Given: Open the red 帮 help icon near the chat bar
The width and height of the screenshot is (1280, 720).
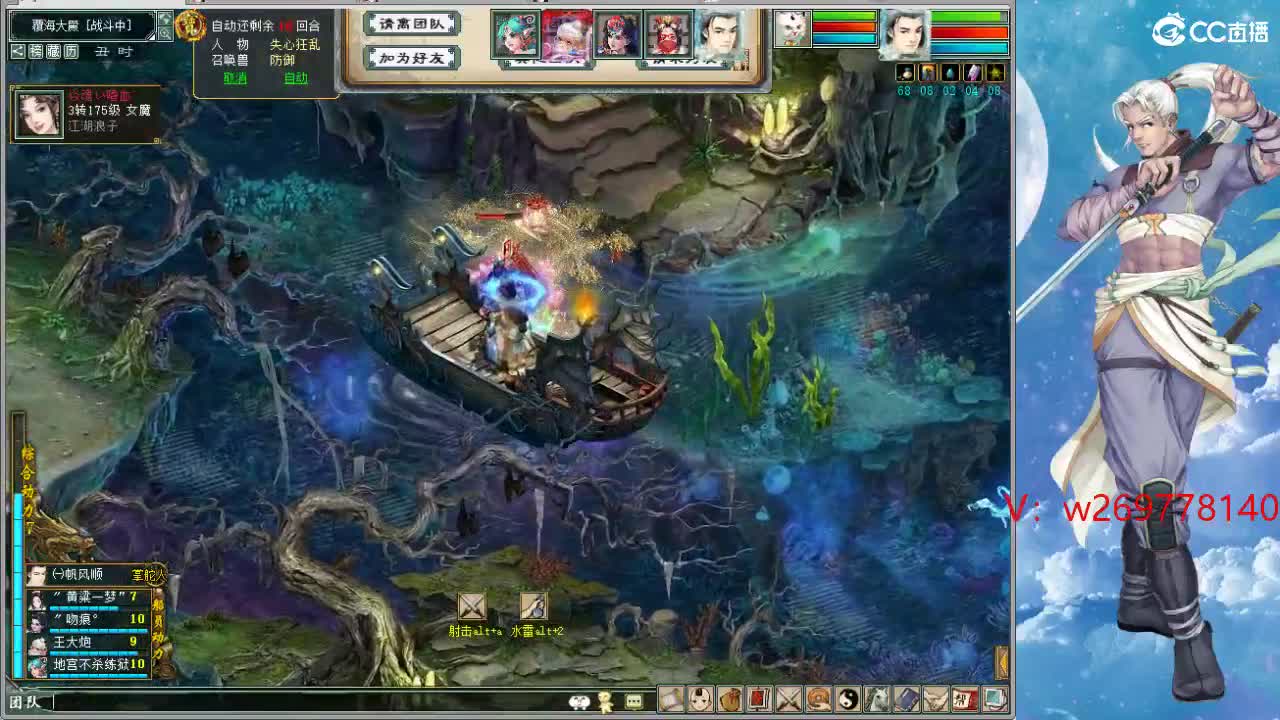Looking at the screenshot, I should point(963,699).
